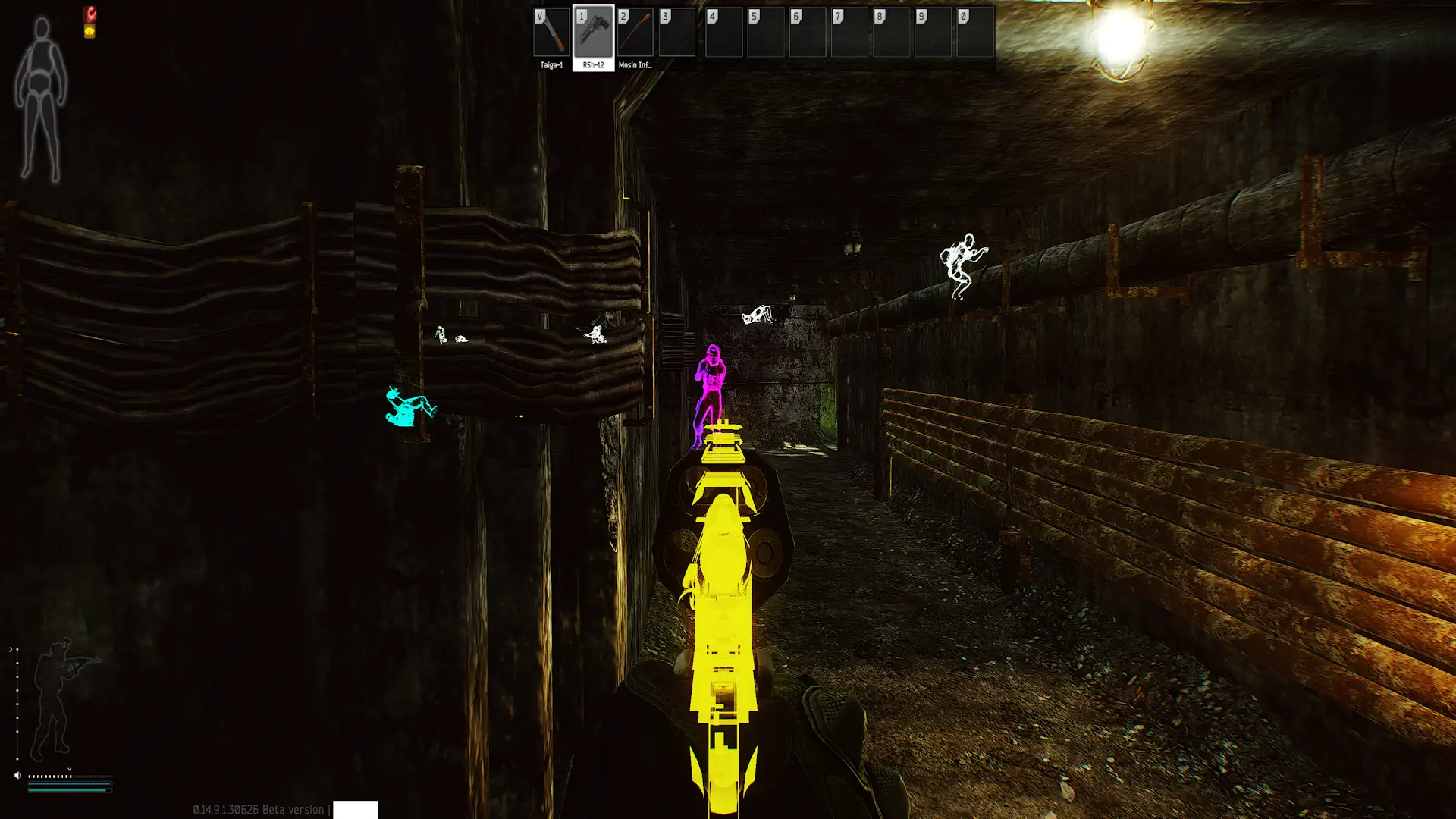Click the speaker noise indicator icon

click(17, 775)
